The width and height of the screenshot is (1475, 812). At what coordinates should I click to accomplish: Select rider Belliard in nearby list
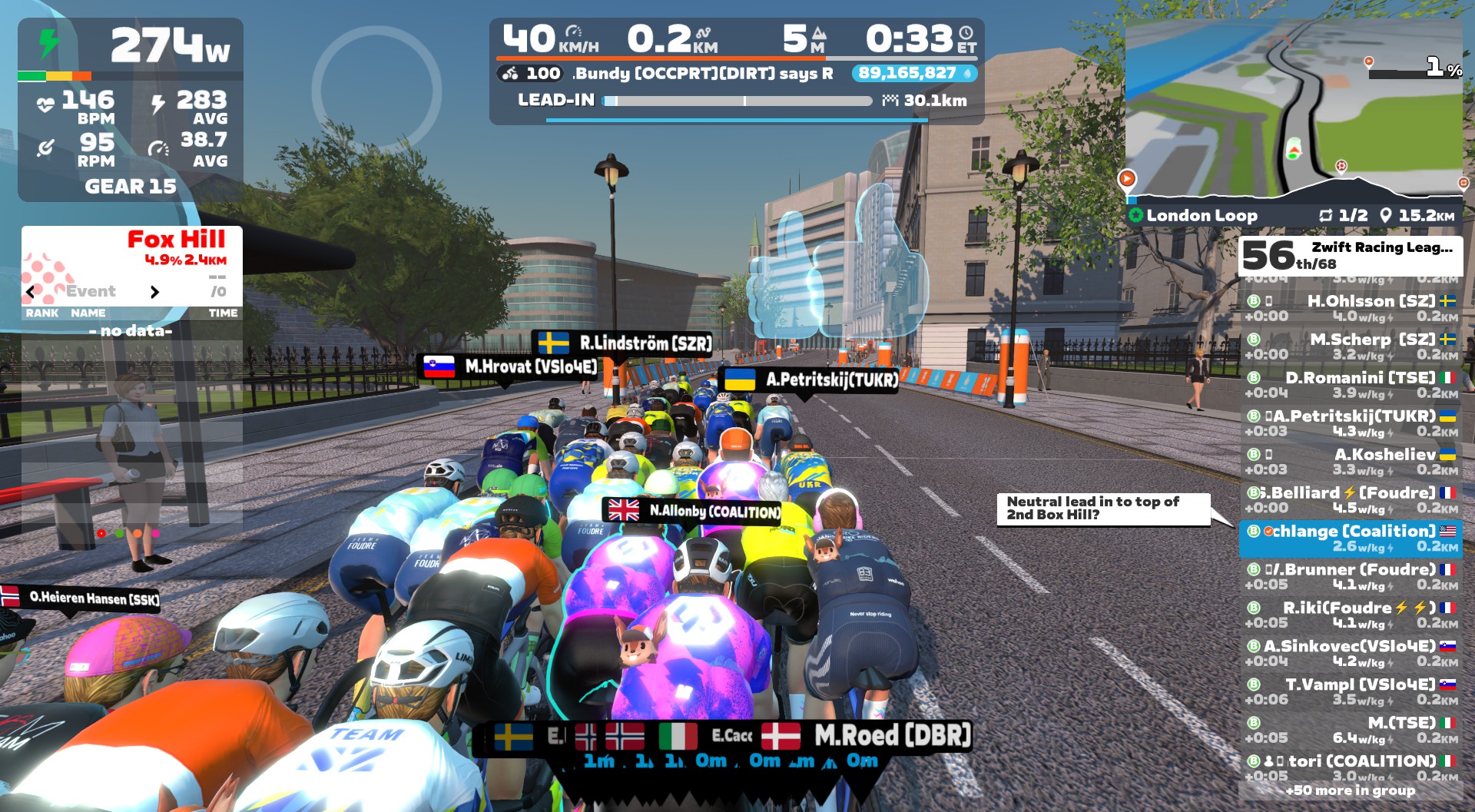click(x=1351, y=500)
